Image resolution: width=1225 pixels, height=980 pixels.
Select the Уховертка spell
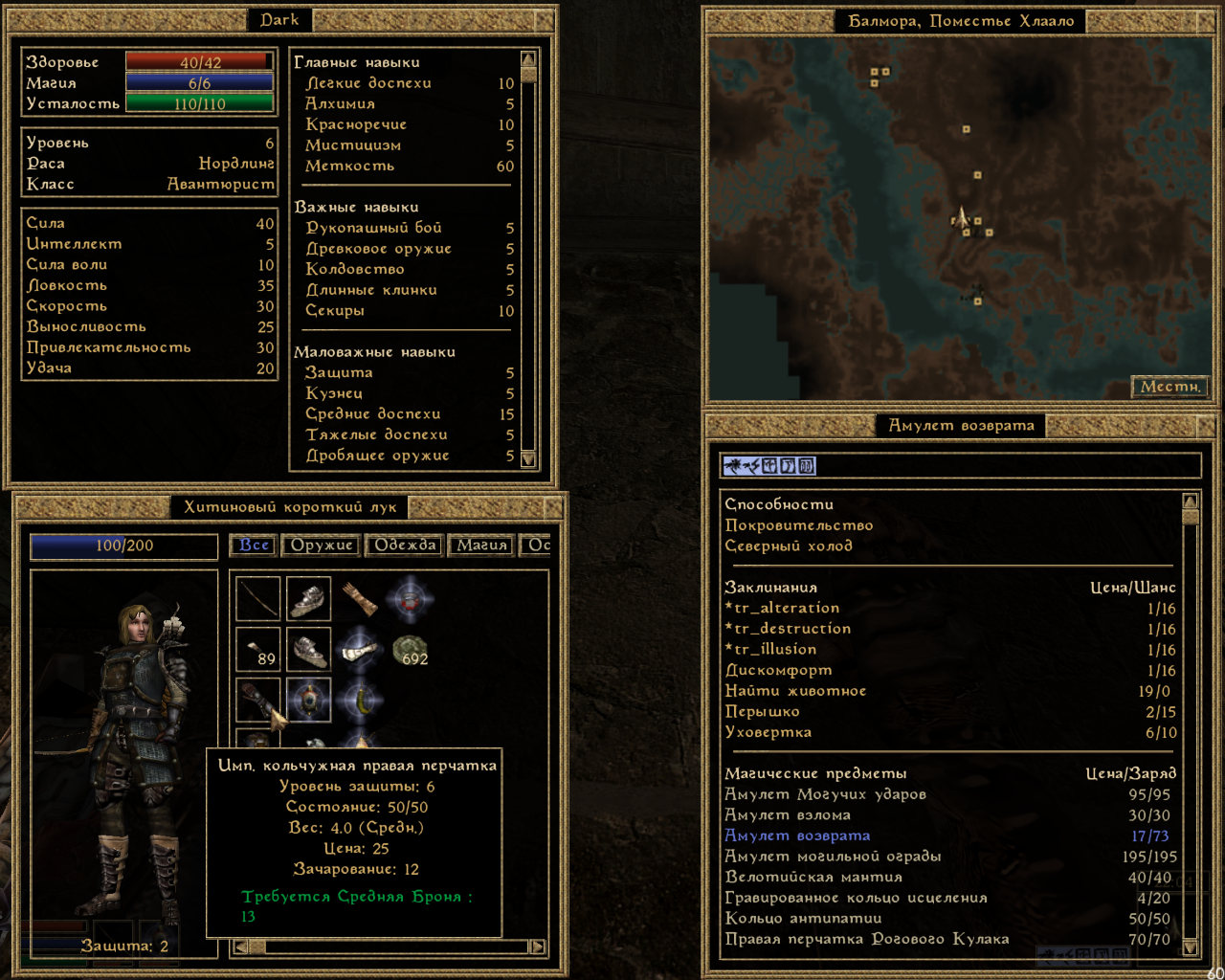click(x=768, y=733)
